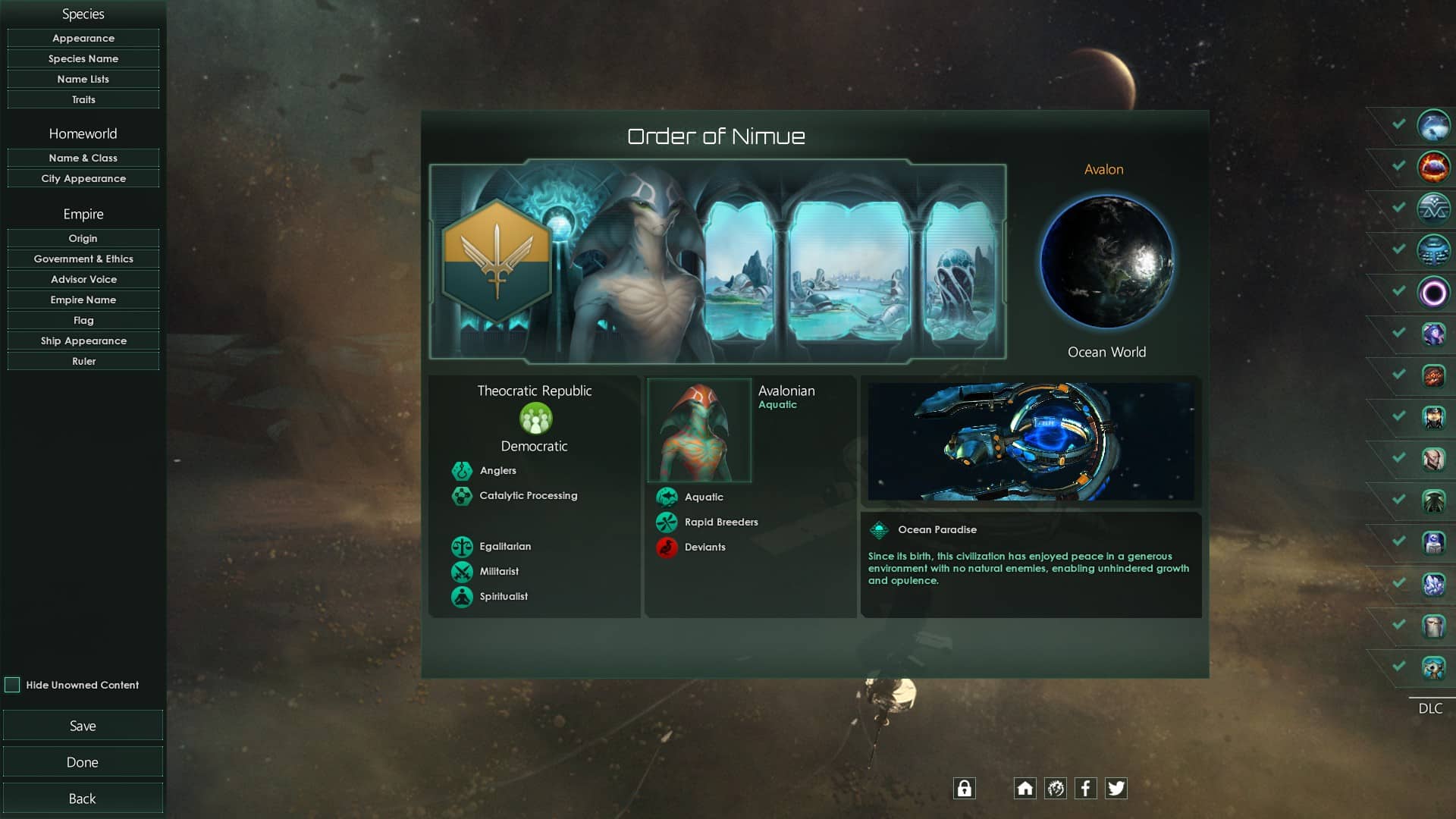Open the empire Origin selection
The height and width of the screenshot is (819, 1456).
(x=83, y=238)
